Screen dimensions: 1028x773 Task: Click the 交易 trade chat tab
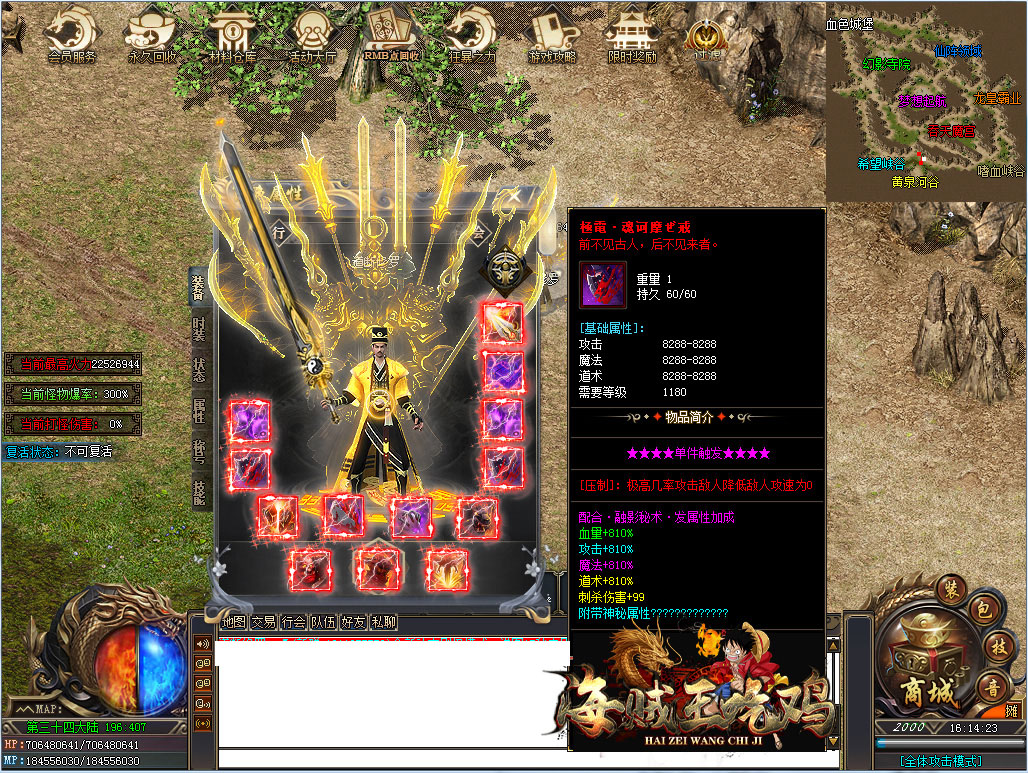(263, 622)
